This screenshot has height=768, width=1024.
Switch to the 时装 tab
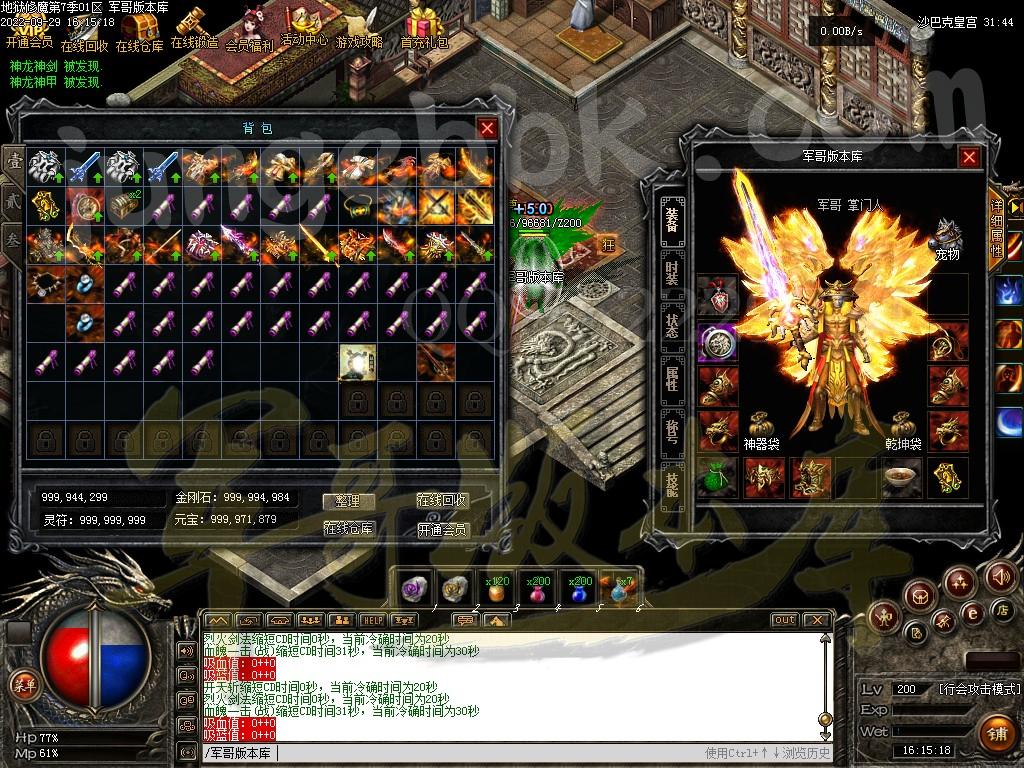(673, 270)
